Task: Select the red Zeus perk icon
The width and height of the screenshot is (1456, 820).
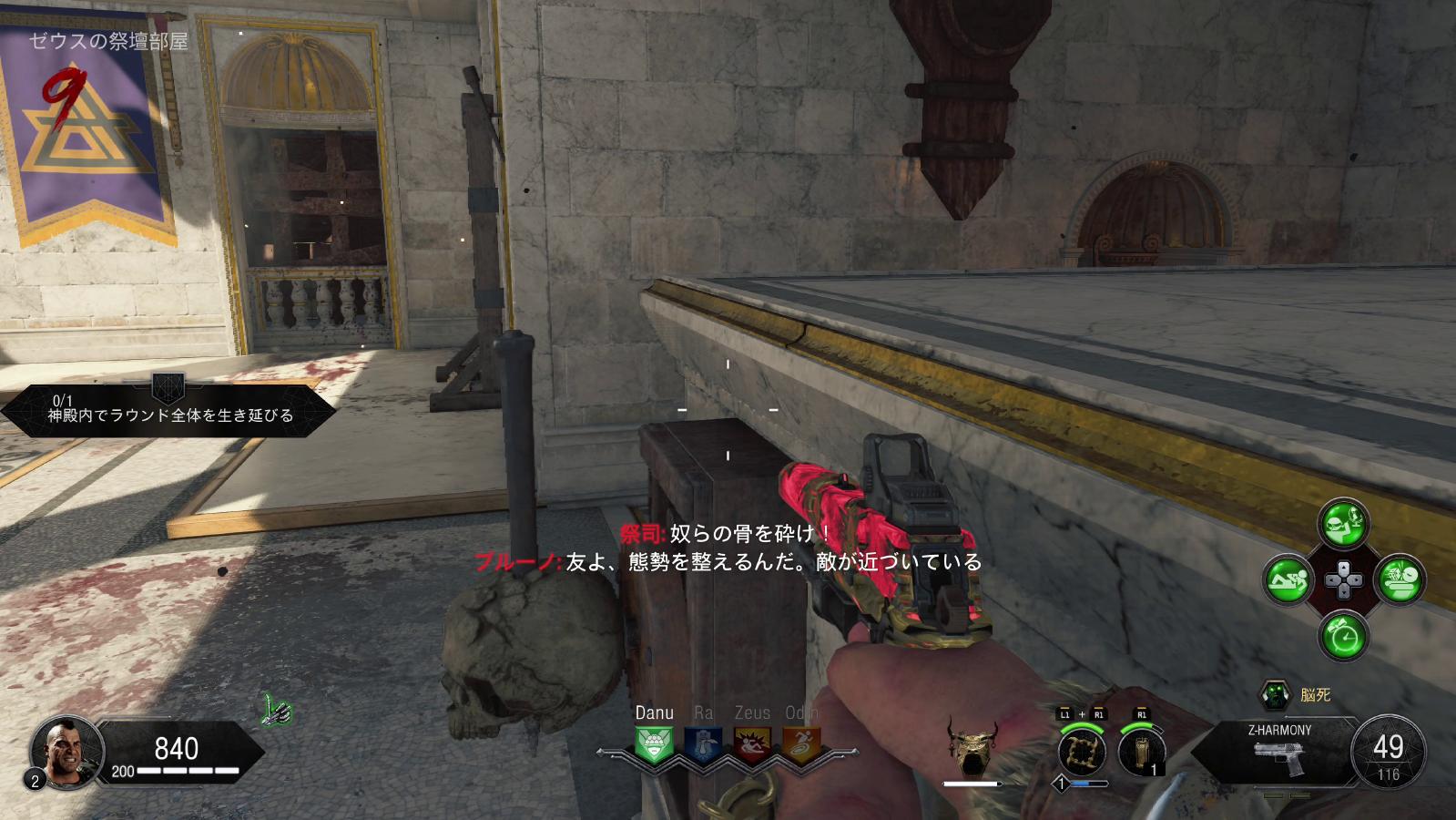Action: coord(752,744)
